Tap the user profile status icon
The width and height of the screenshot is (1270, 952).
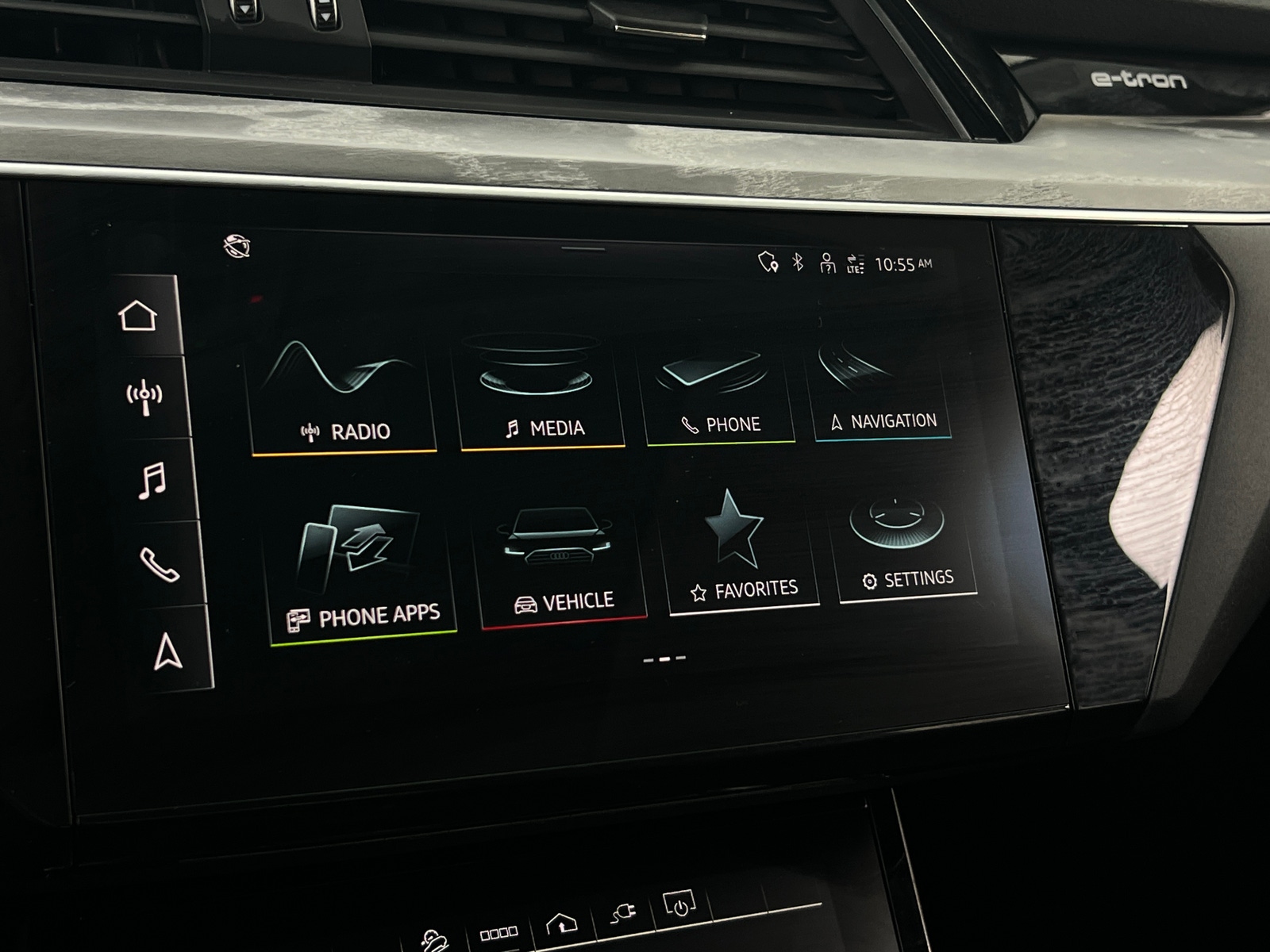pos(828,263)
